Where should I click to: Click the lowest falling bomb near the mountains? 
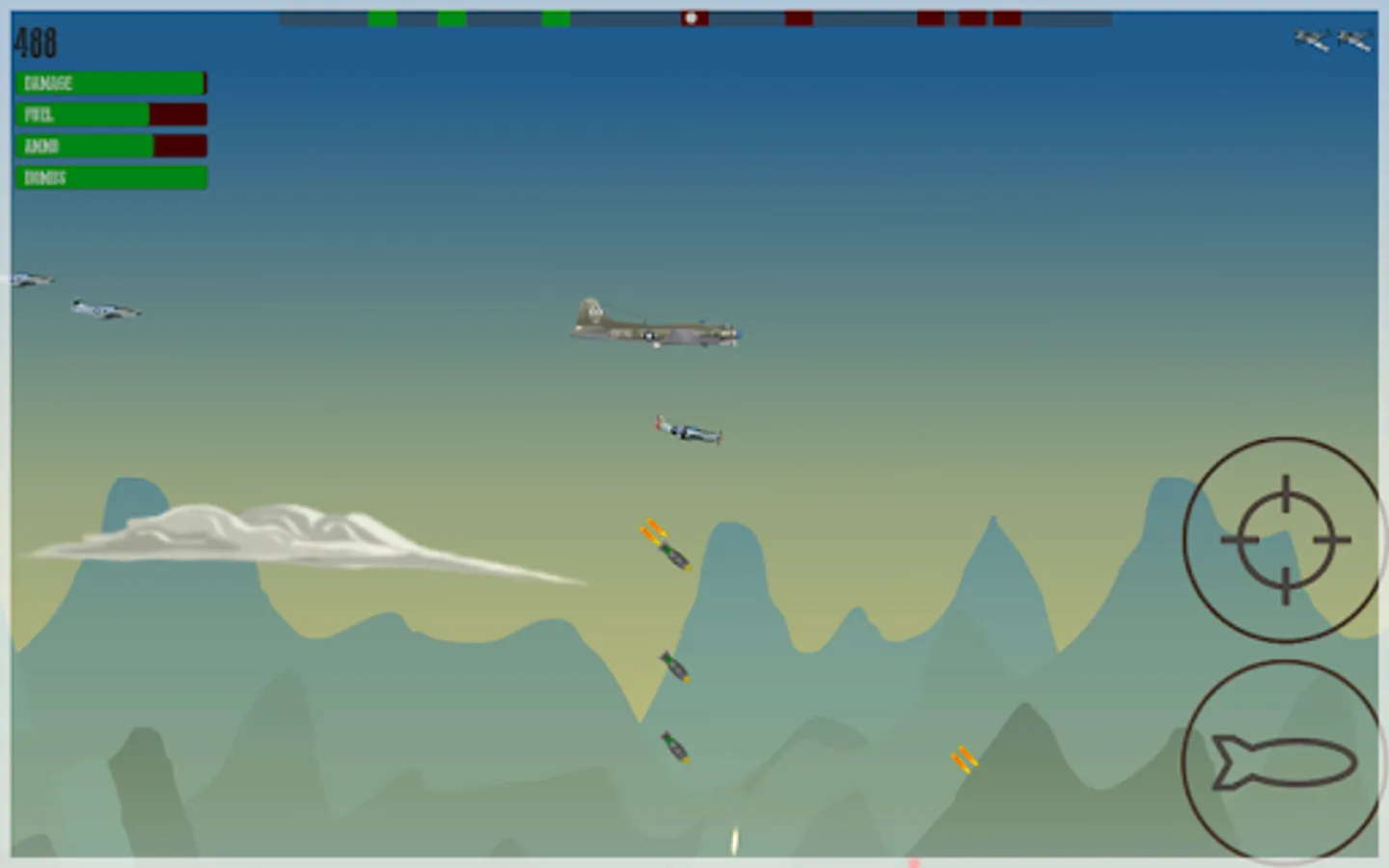point(675,747)
